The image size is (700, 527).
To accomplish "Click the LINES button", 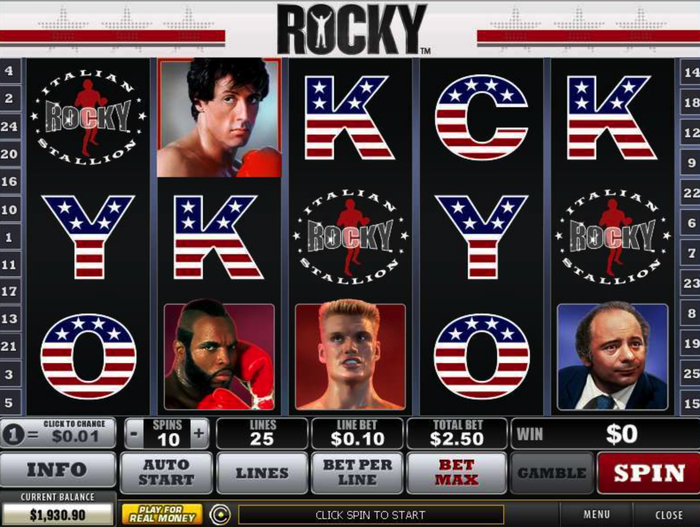I will click(x=261, y=473).
